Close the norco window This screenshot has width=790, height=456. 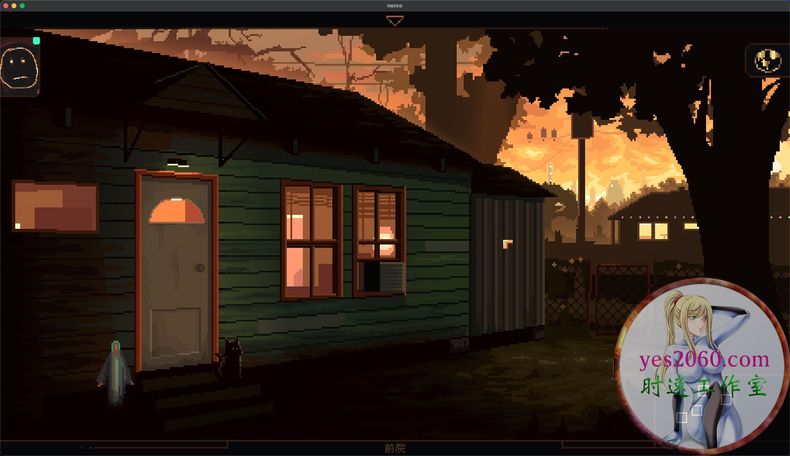coord(6,6)
